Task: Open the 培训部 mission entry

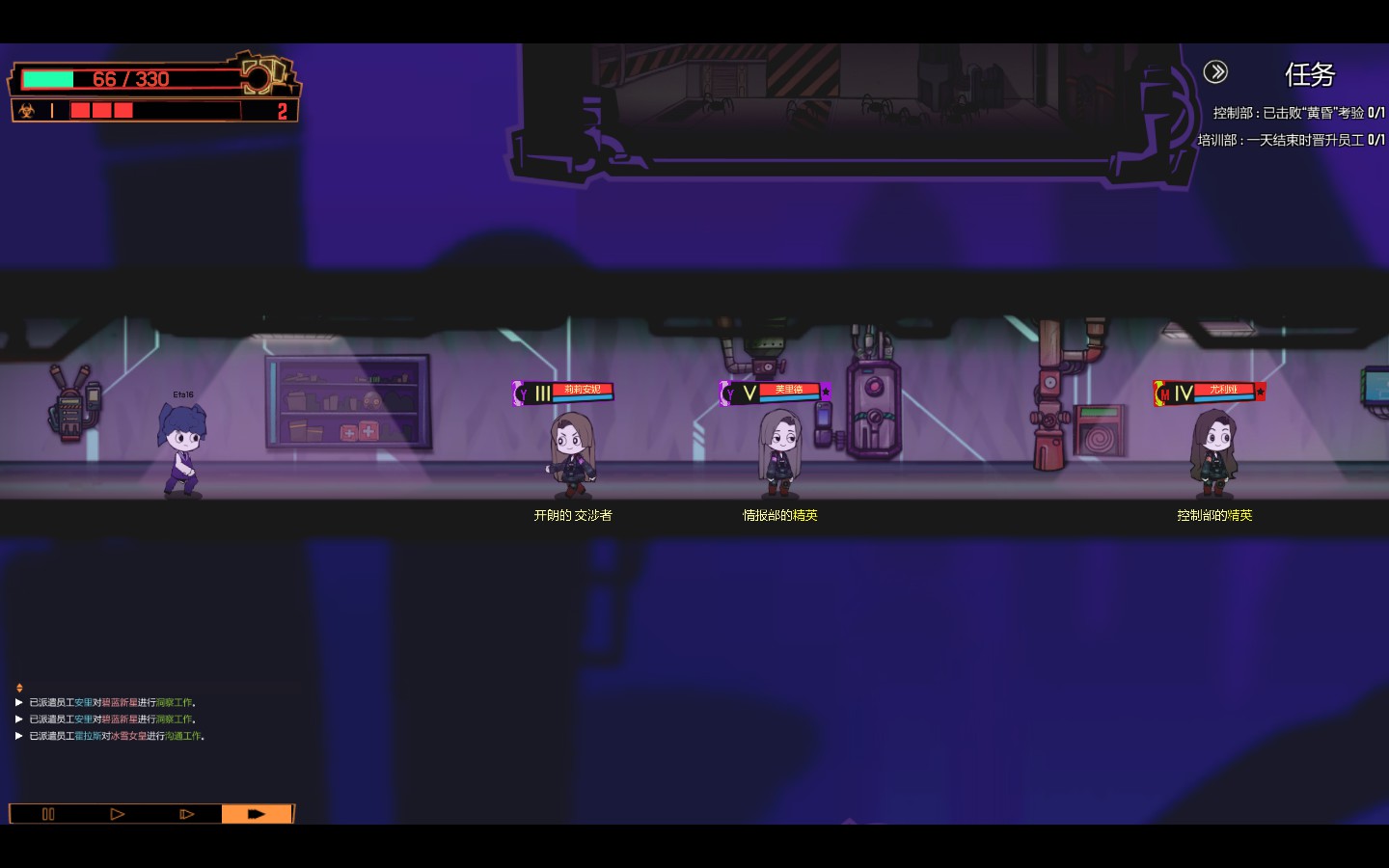Action: coord(1291,140)
